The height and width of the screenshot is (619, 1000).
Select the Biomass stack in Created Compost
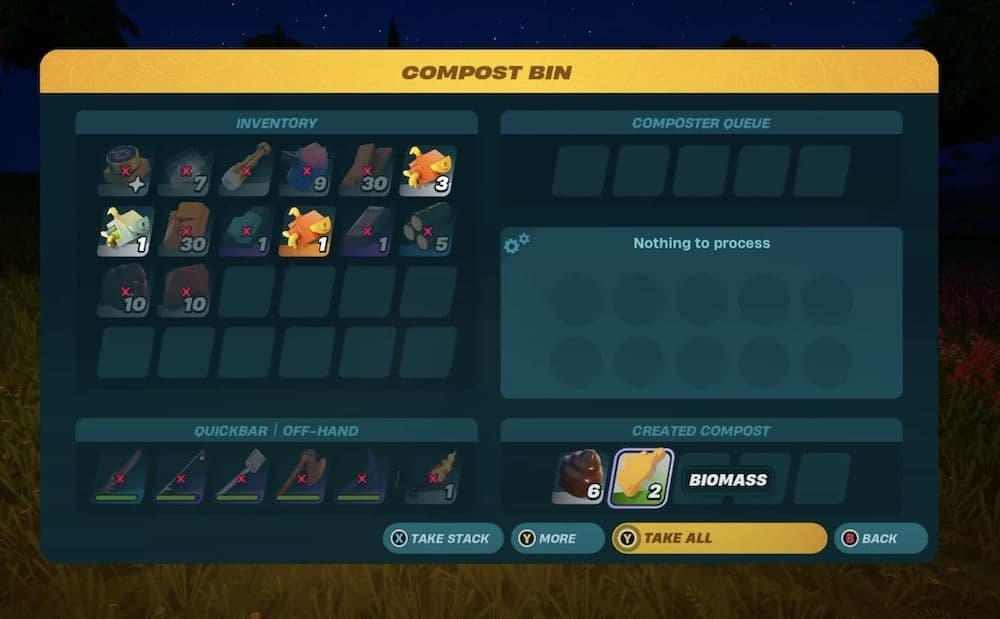click(x=641, y=478)
